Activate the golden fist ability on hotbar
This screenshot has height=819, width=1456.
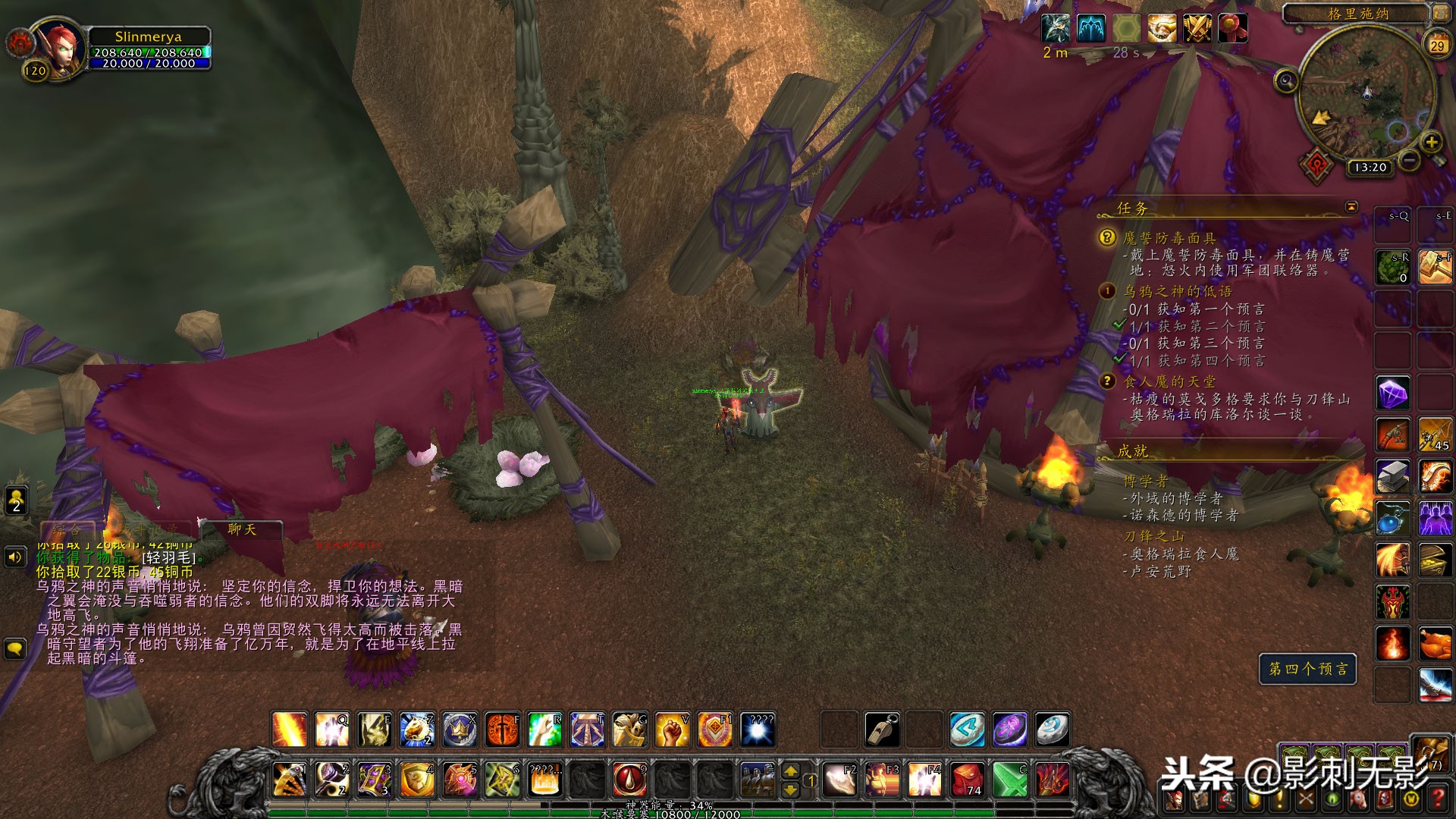[672, 730]
